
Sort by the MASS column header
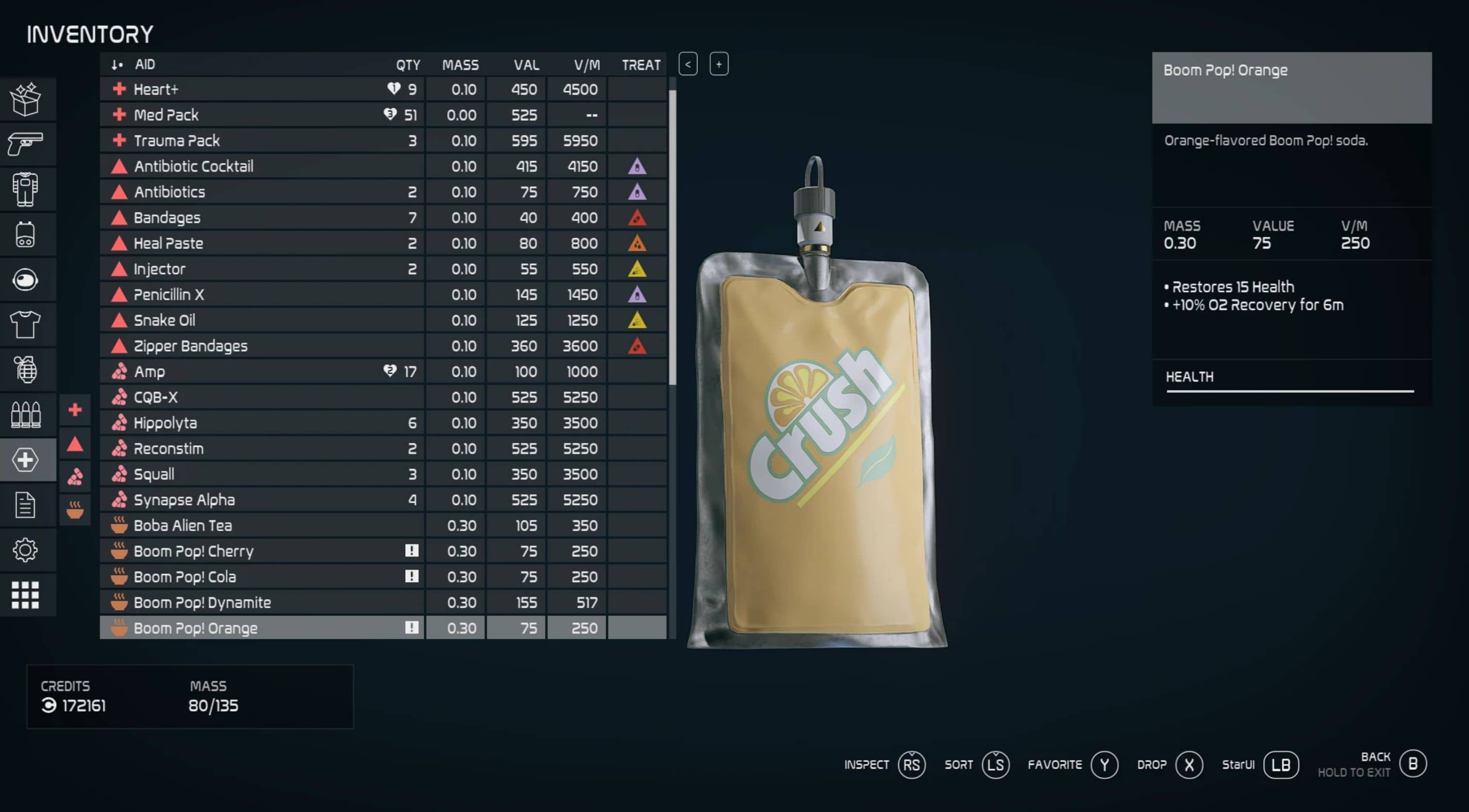click(x=460, y=65)
